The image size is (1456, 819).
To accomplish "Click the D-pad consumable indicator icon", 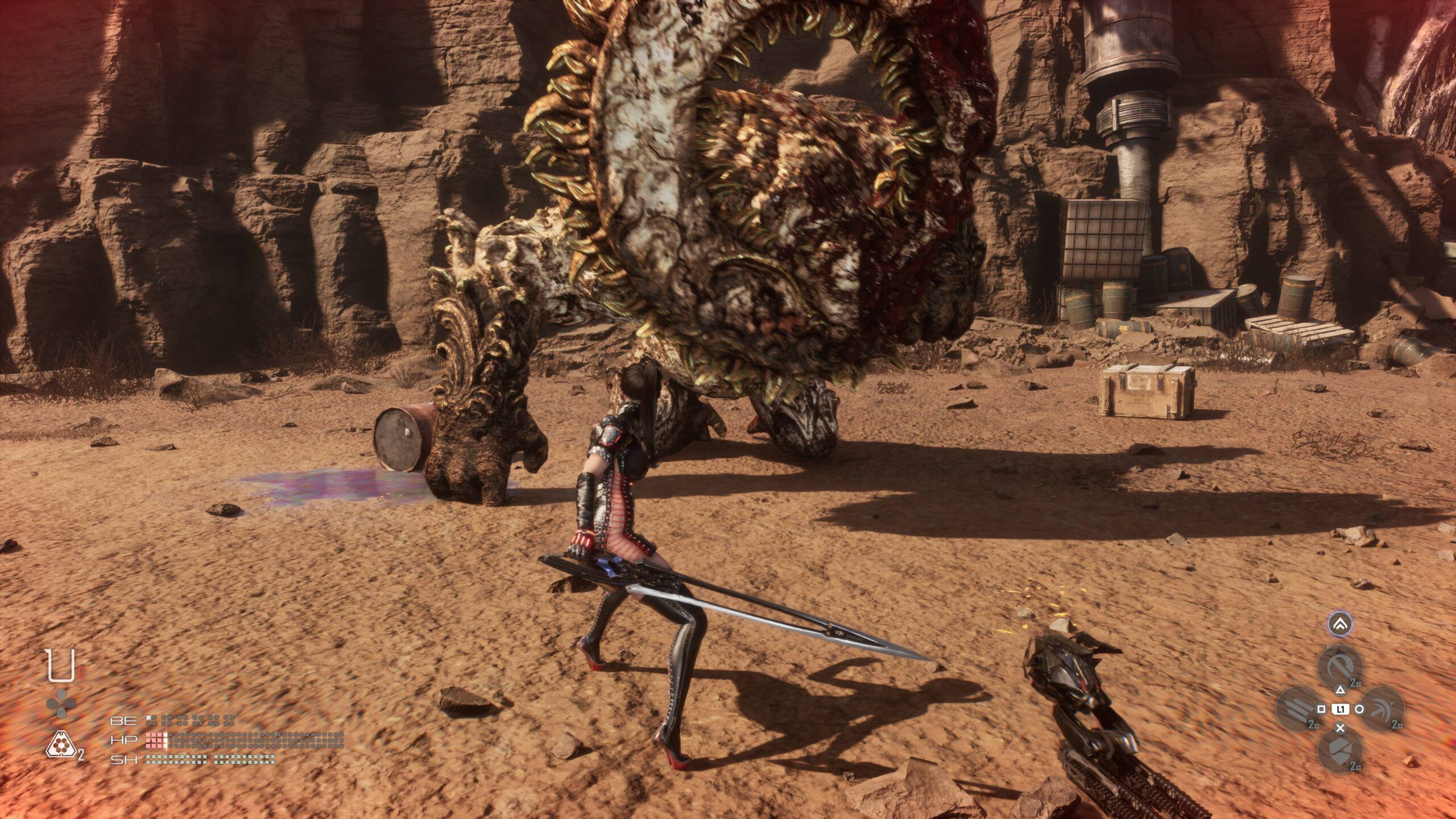I will (61, 704).
